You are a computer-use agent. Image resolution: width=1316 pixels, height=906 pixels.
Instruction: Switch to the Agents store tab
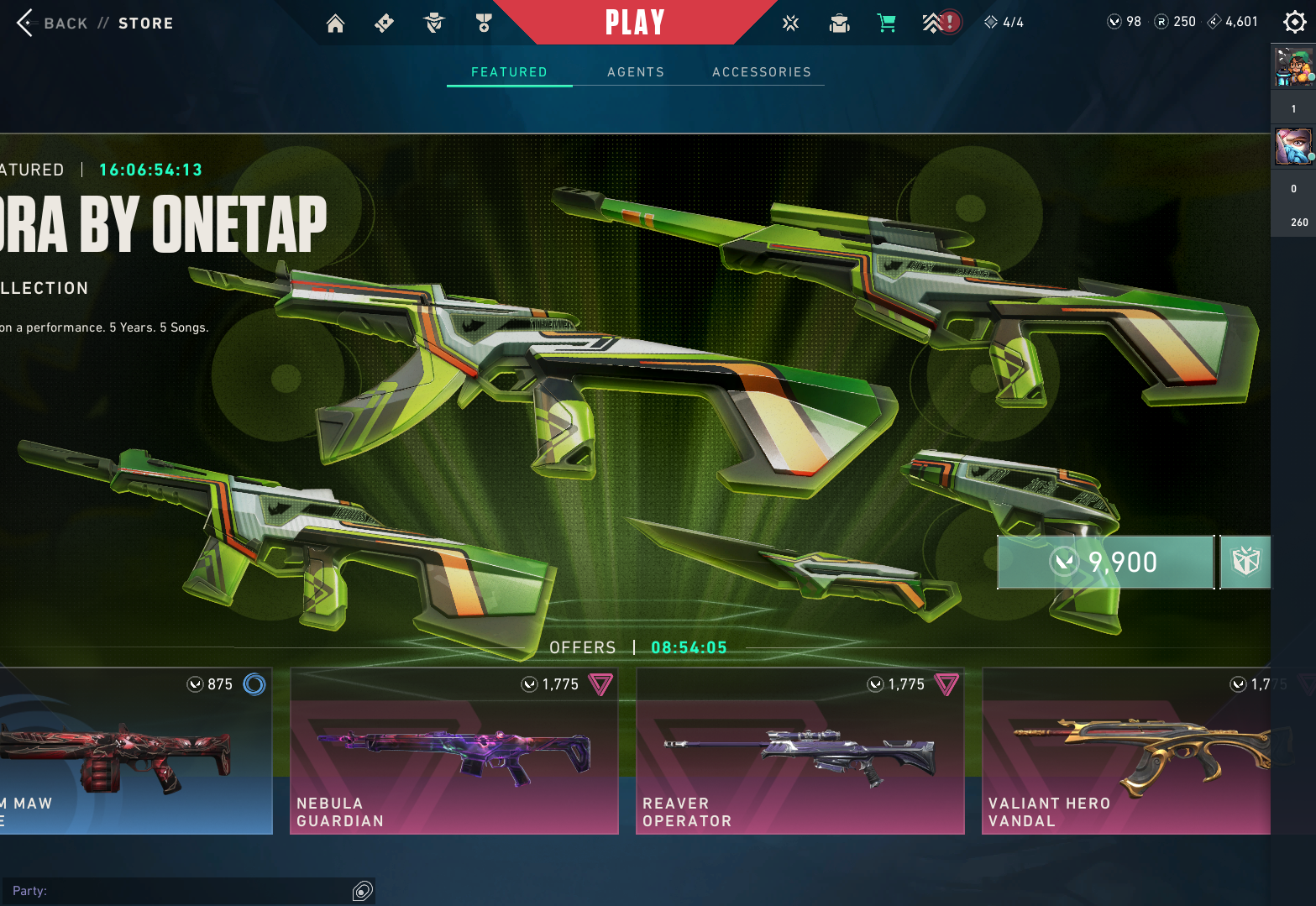(636, 72)
